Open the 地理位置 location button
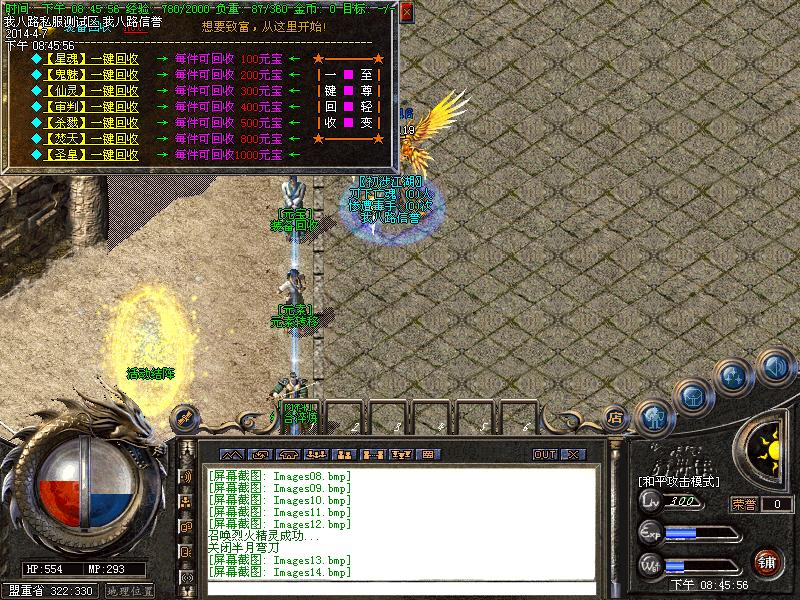This screenshot has height=600, width=800. point(131,591)
